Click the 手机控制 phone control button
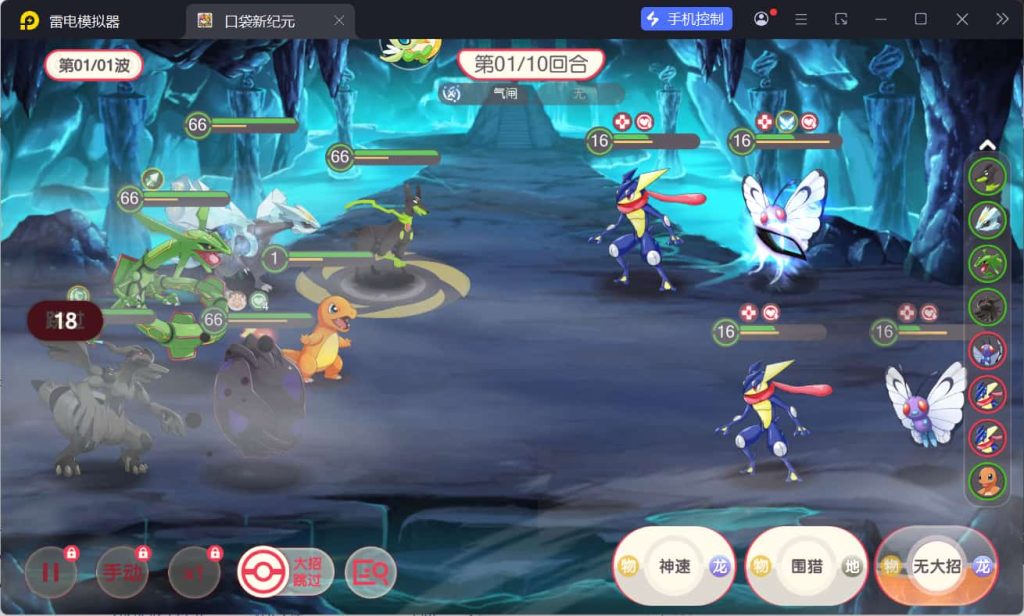The height and width of the screenshot is (616, 1024). tap(687, 19)
